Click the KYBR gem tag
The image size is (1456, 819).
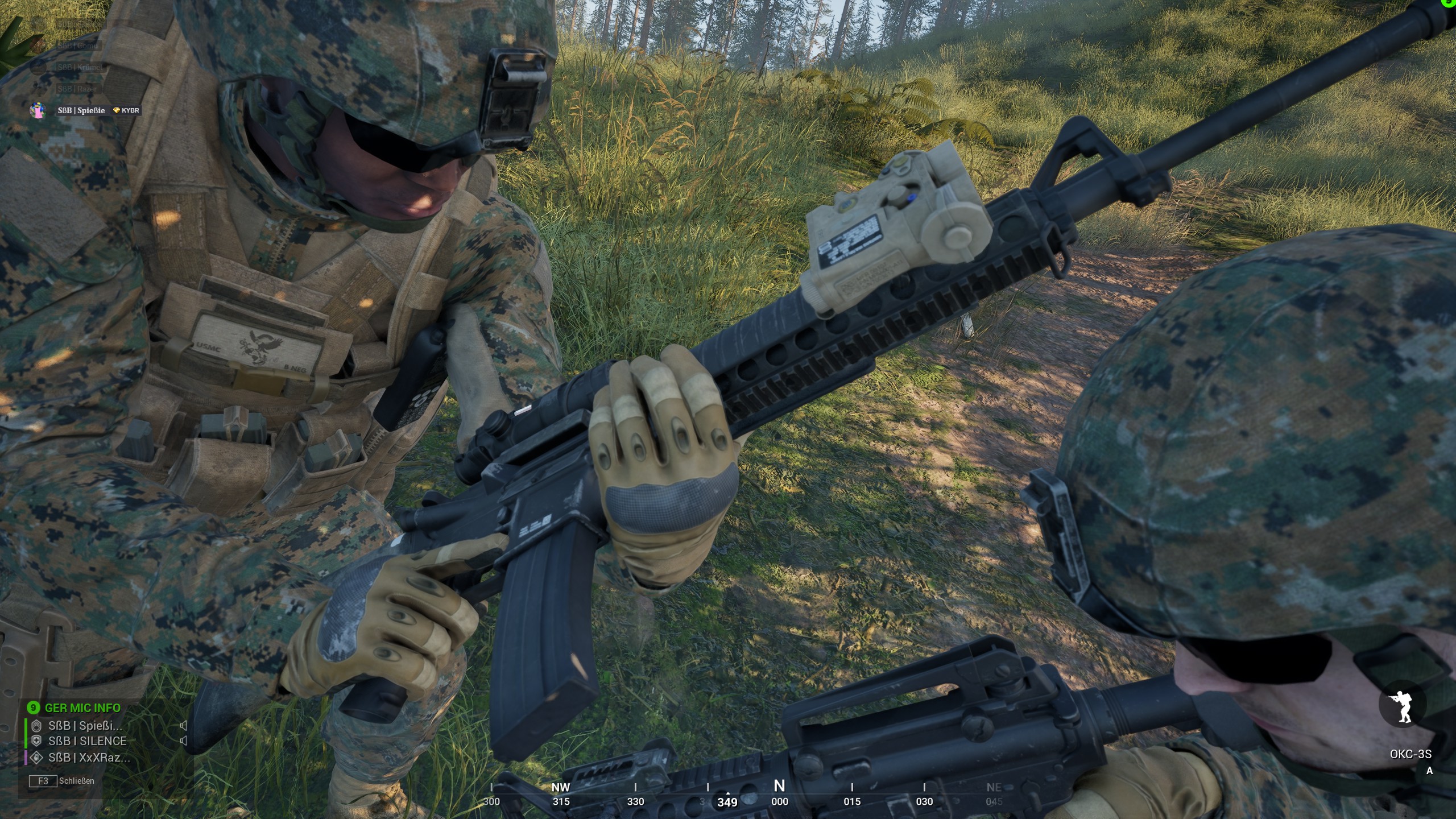(x=126, y=110)
